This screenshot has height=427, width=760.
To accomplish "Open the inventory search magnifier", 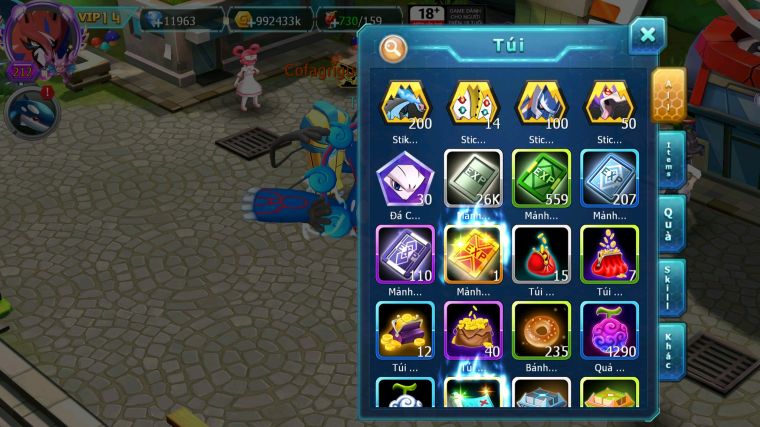I will [393, 47].
